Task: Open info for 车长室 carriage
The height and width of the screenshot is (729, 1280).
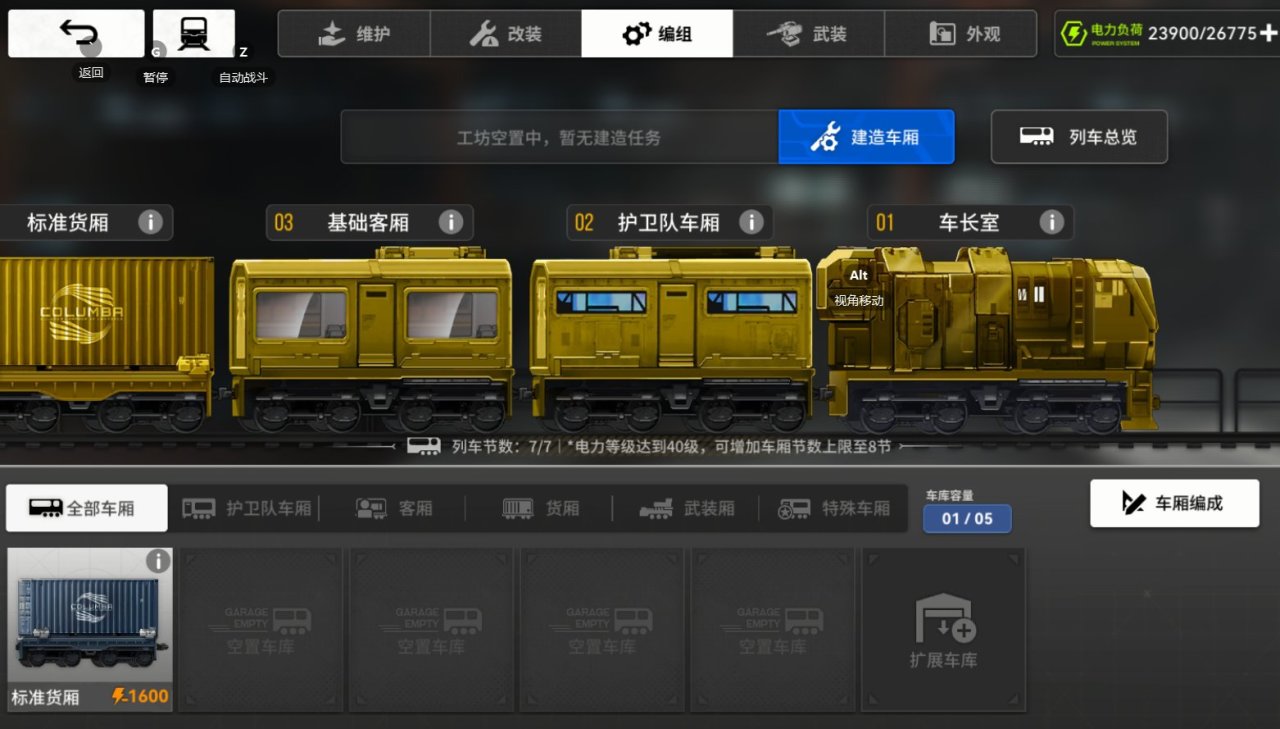Action: tap(1051, 222)
